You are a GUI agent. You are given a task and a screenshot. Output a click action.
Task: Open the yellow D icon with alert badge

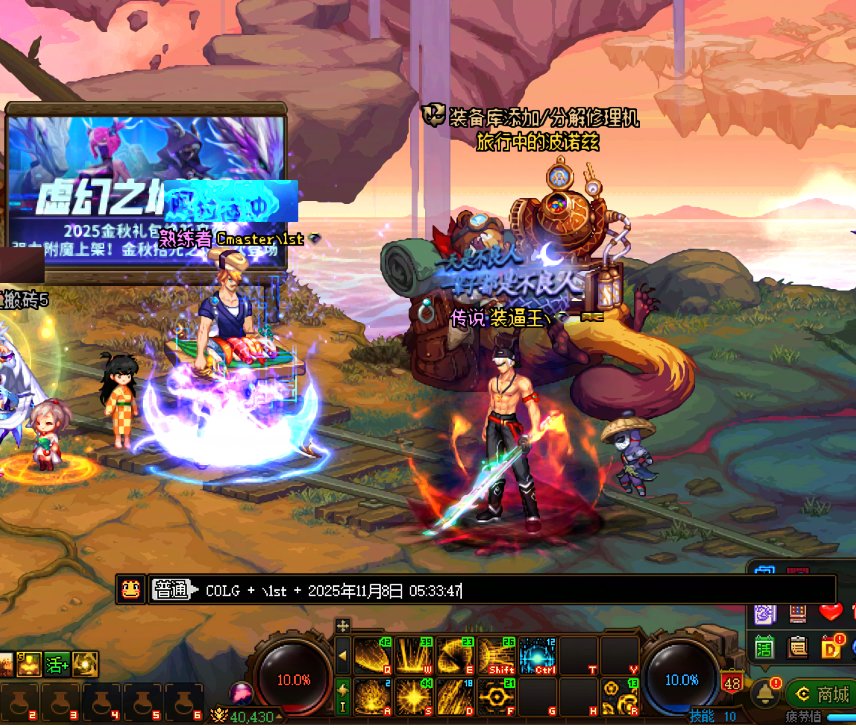coord(832,647)
